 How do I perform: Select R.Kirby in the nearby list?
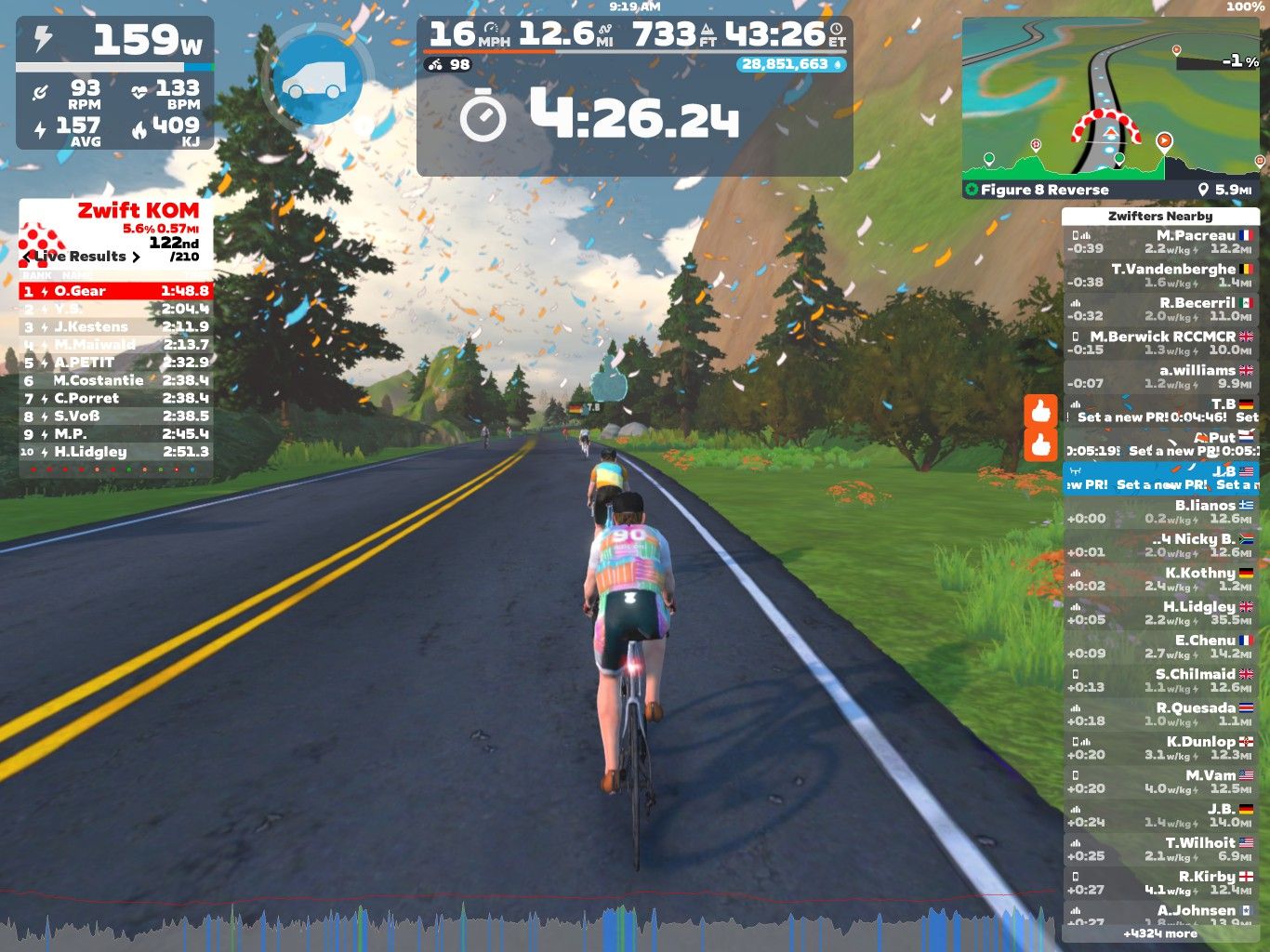[x=1160, y=882]
